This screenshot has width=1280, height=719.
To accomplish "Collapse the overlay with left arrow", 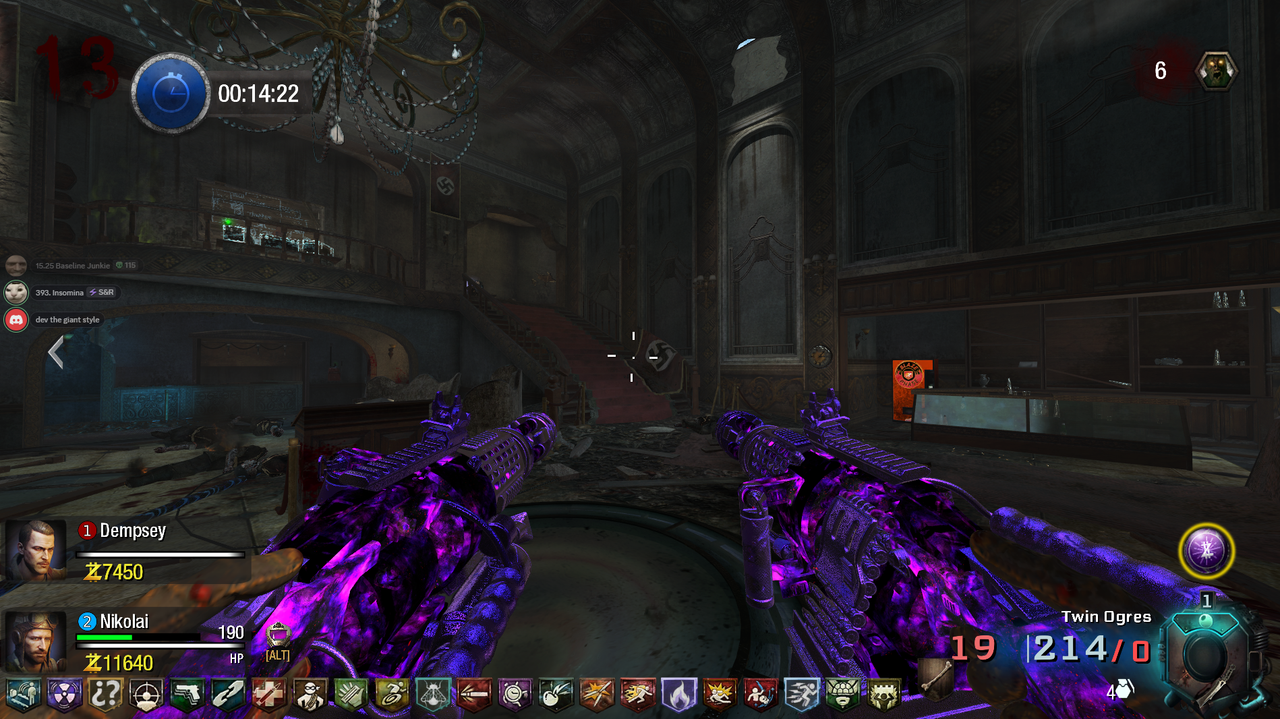I will tap(56, 352).
